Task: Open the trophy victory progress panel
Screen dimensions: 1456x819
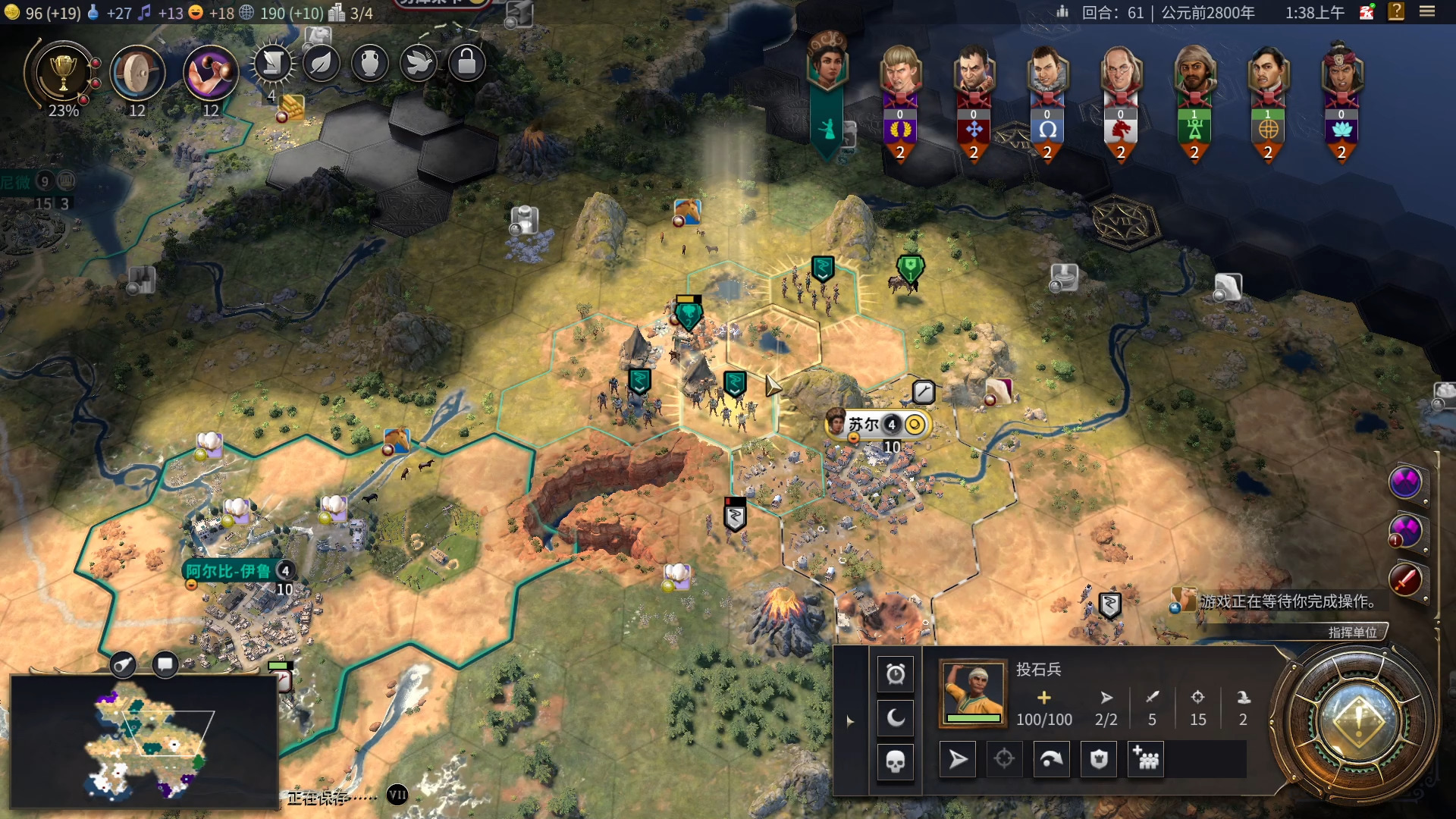Action: (63, 74)
